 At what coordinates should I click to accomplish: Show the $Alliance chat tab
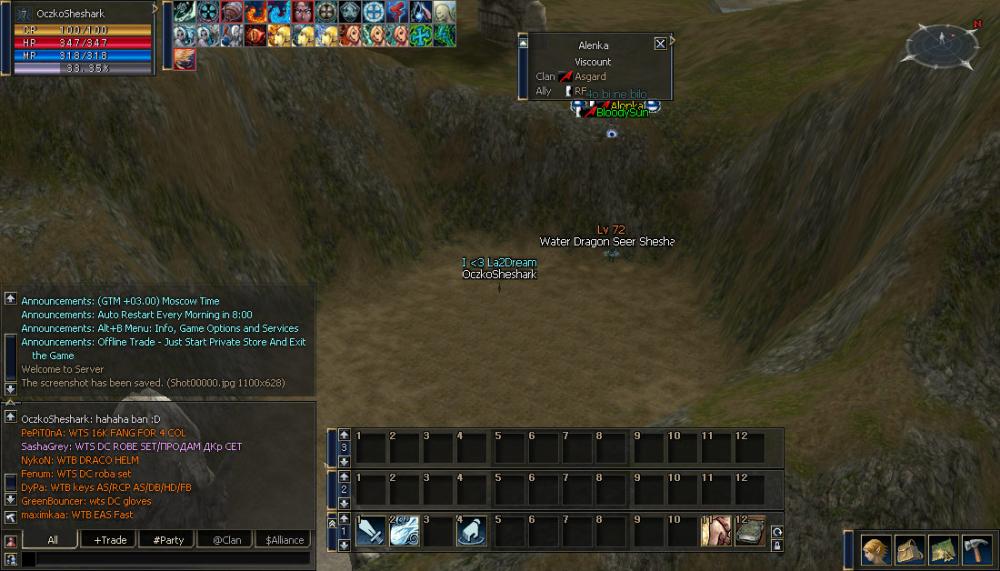pos(283,540)
